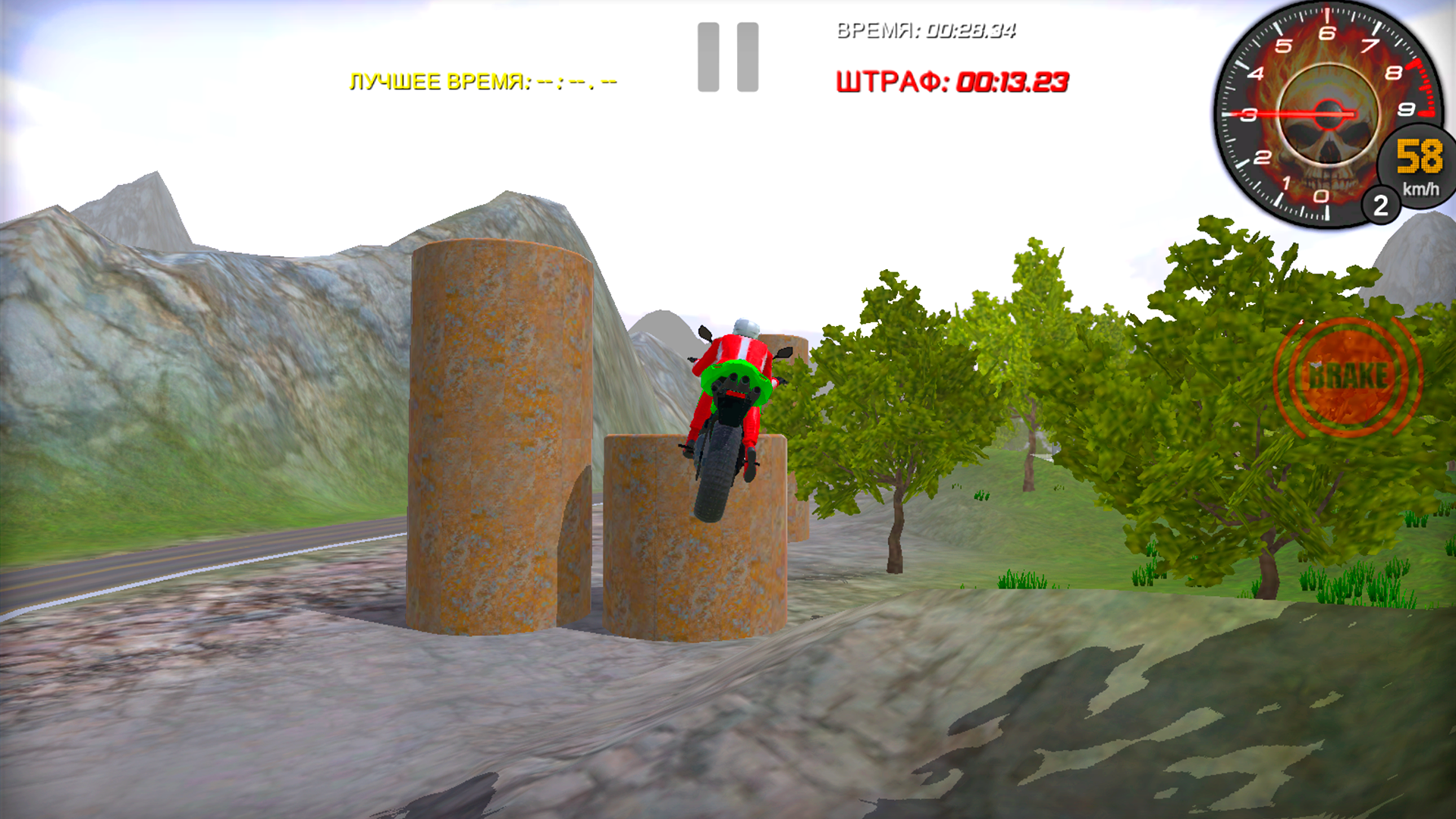Tap the red needle on the tachometer
This screenshot has width=1456, height=819.
point(1289,112)
